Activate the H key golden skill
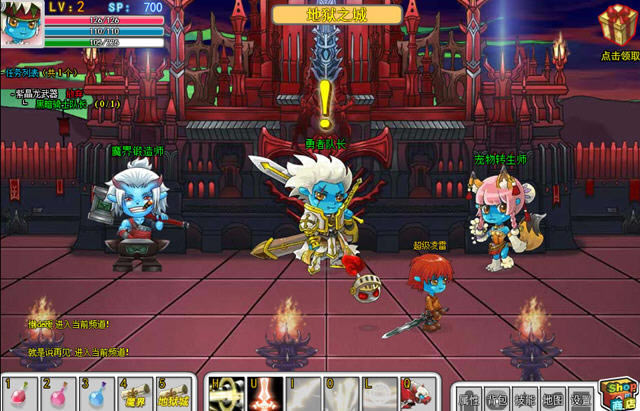640x411 pixels. tap(226, 393)
